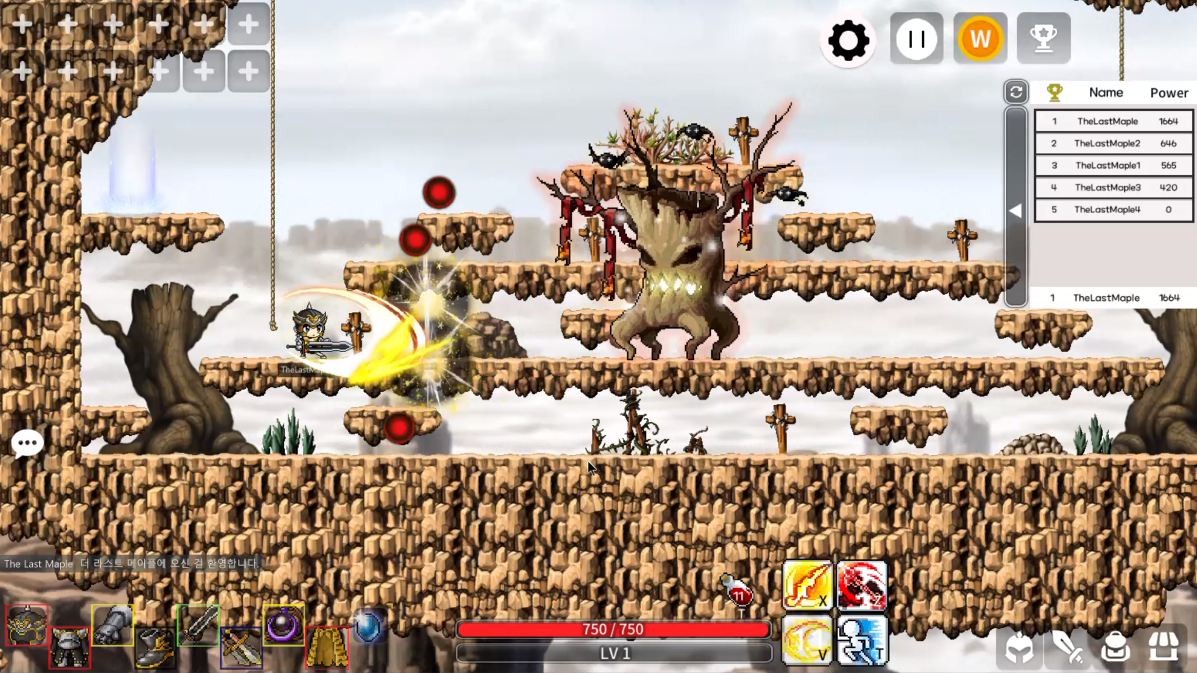1197x673 pixels.
Task: Open the backpack inventory
Action: click(x=1115, y=649)
